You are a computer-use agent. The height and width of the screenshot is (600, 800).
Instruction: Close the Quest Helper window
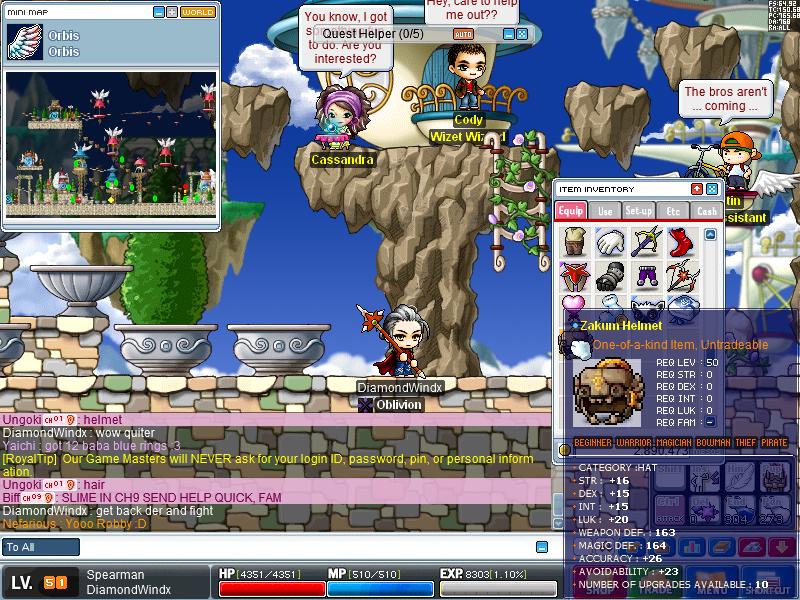click(x=521, y=34)
